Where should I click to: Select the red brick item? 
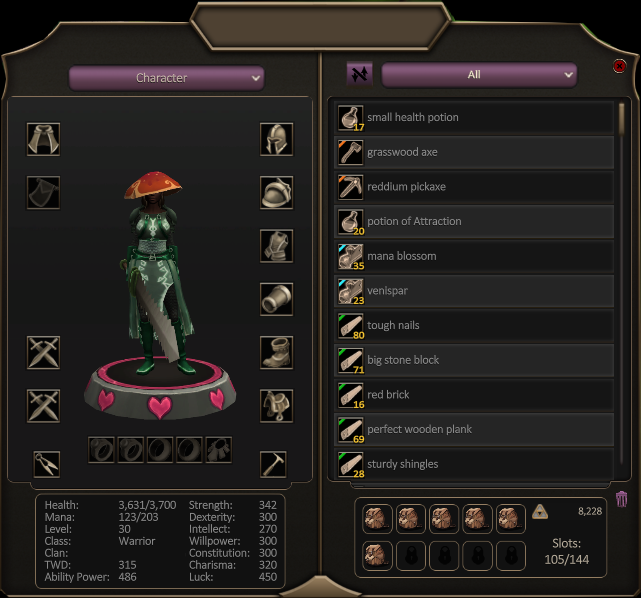(475, 395)
